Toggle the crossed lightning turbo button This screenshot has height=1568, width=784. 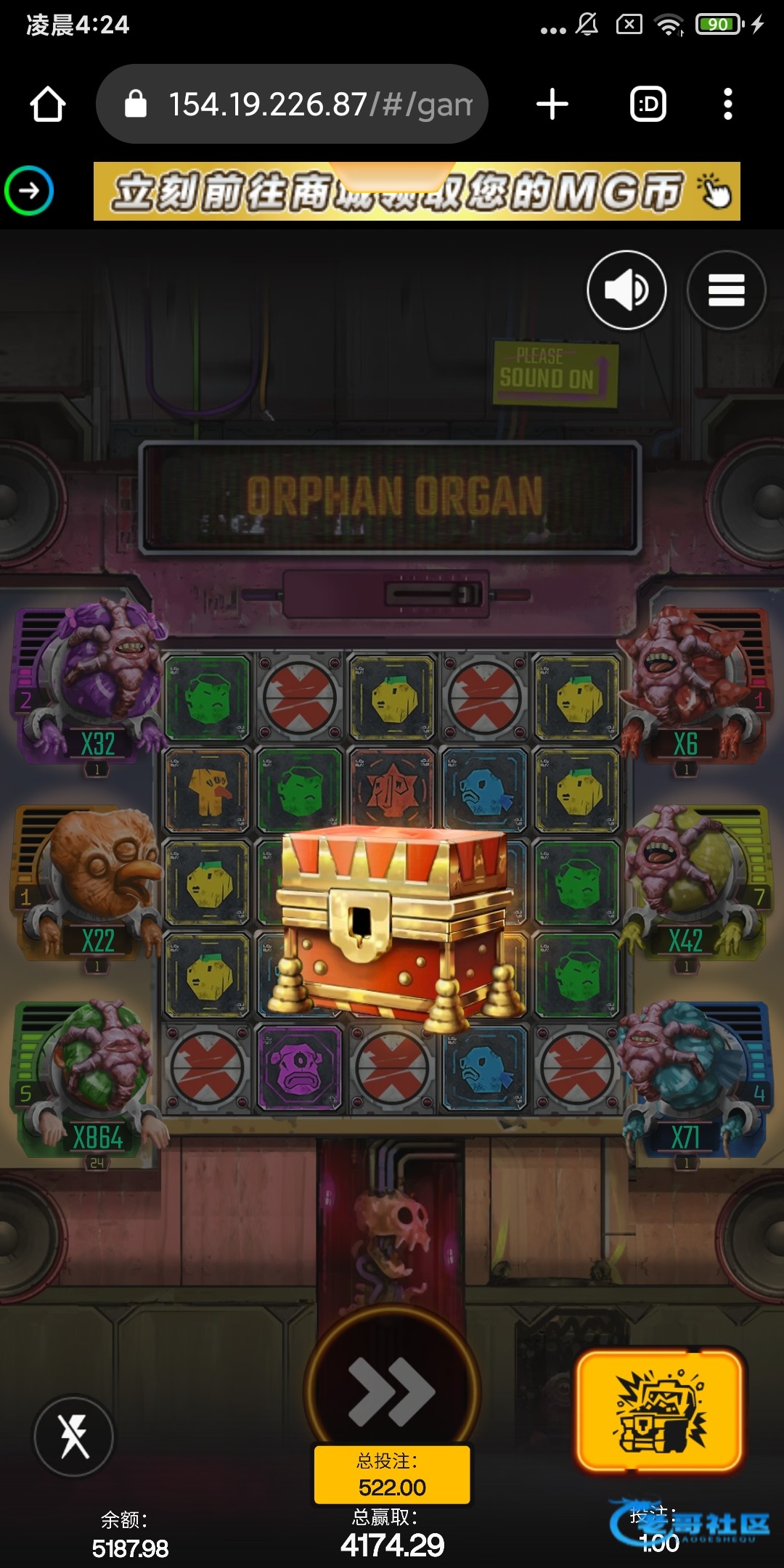click(x=74, y=1436)
